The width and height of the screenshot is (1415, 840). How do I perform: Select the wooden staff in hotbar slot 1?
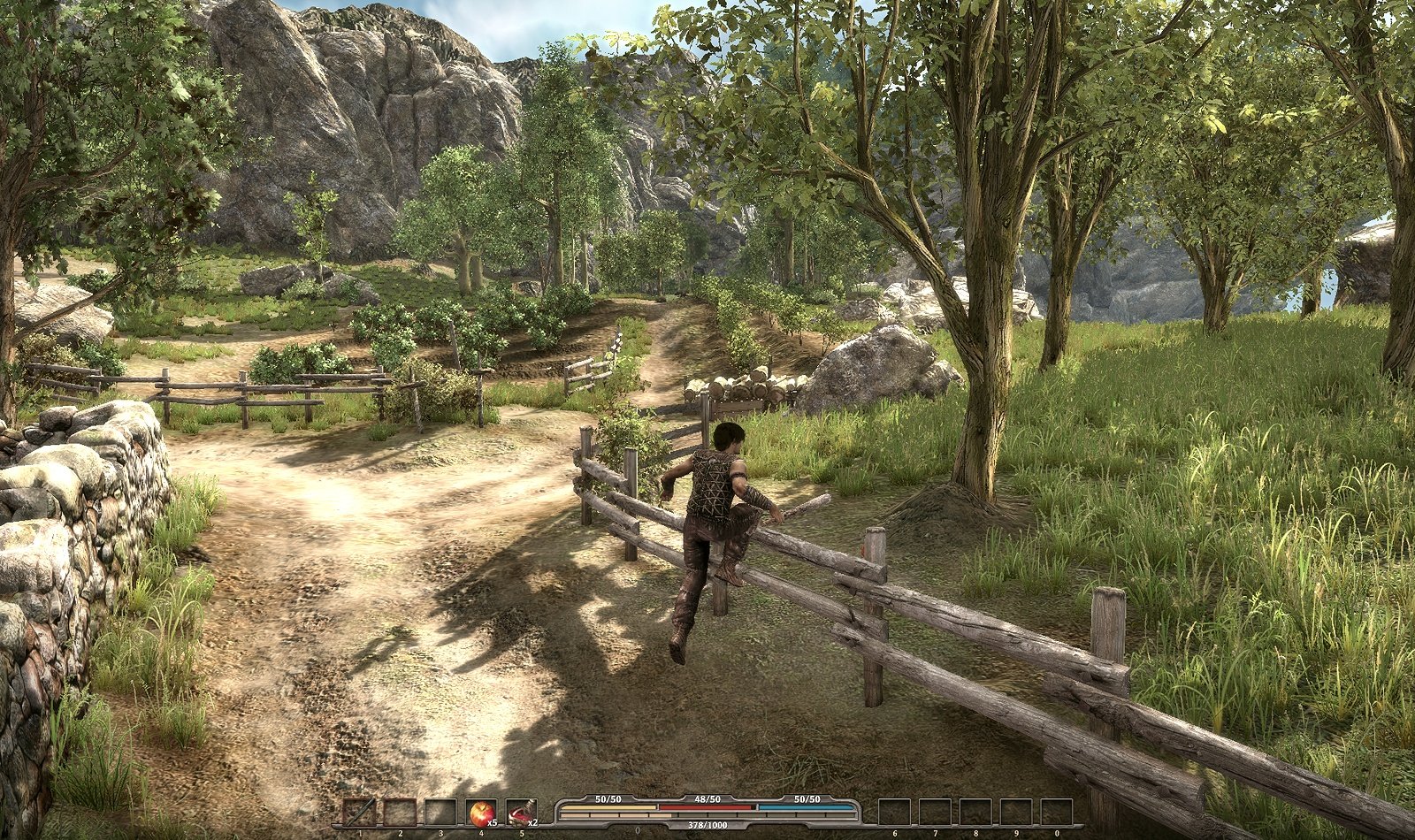[359, 812]
